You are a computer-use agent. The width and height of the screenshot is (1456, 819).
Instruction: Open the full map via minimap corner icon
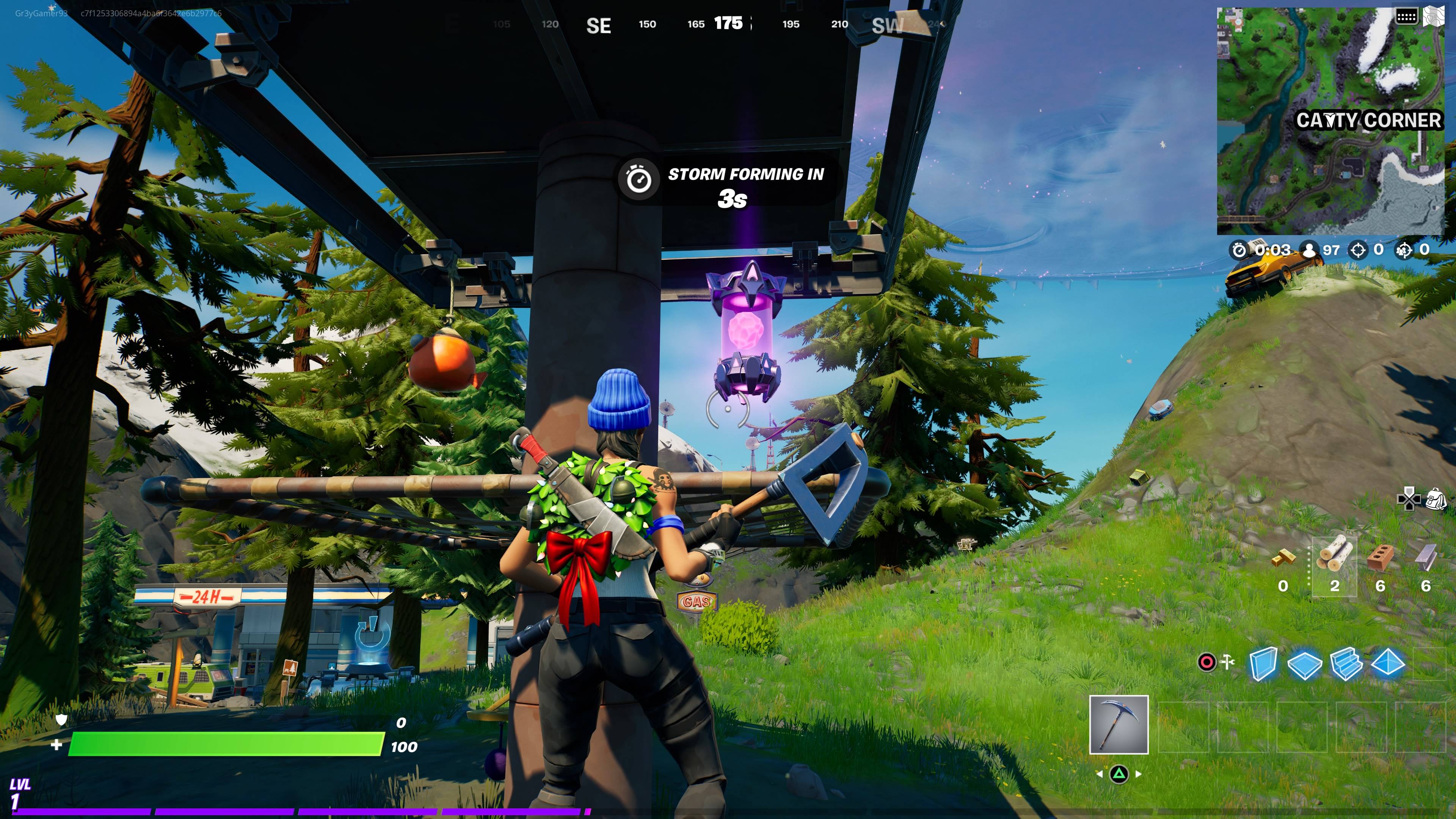point(1436,16)
